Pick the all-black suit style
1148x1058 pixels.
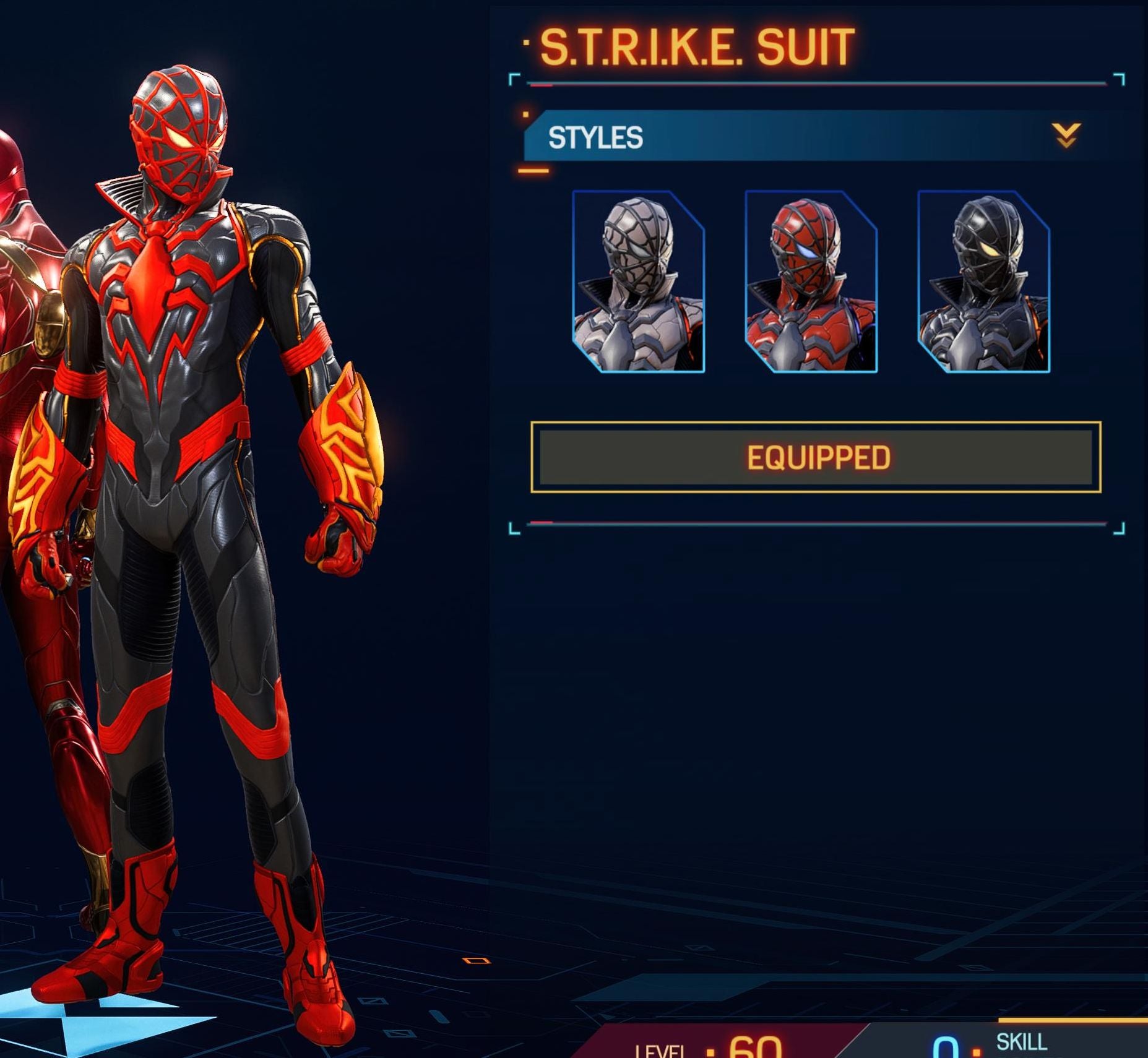(x=983, y=282)
